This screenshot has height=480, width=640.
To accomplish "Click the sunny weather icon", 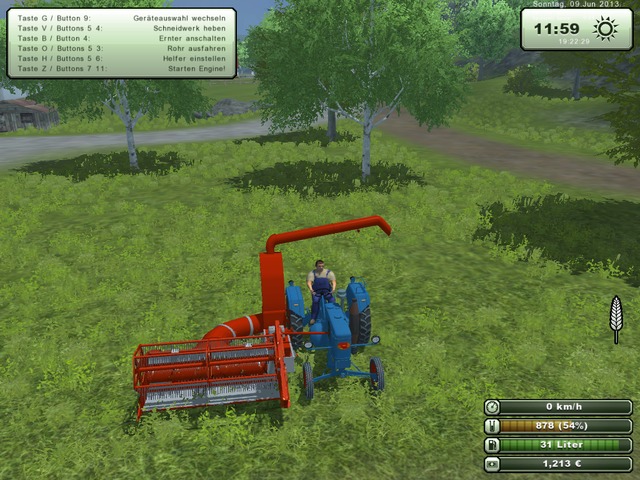I will [x=604, y=28].
